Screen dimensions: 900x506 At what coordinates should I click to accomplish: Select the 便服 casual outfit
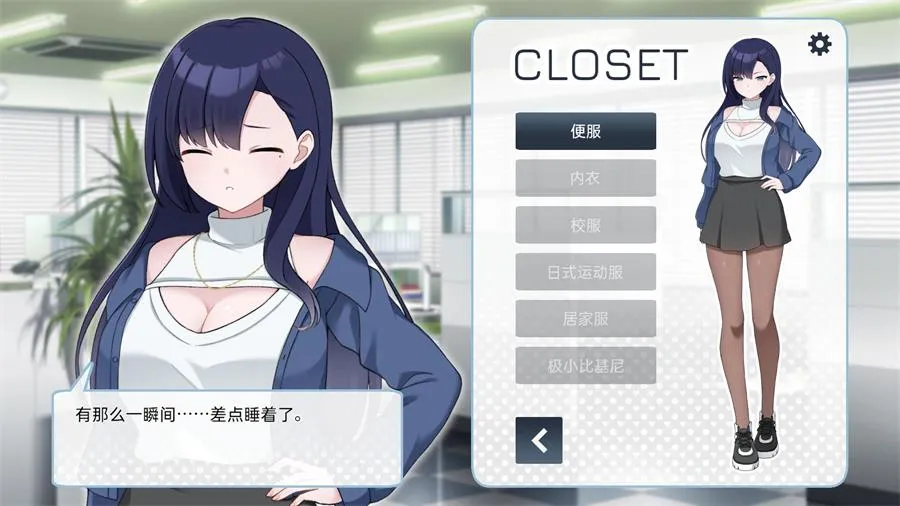[585, 131]
